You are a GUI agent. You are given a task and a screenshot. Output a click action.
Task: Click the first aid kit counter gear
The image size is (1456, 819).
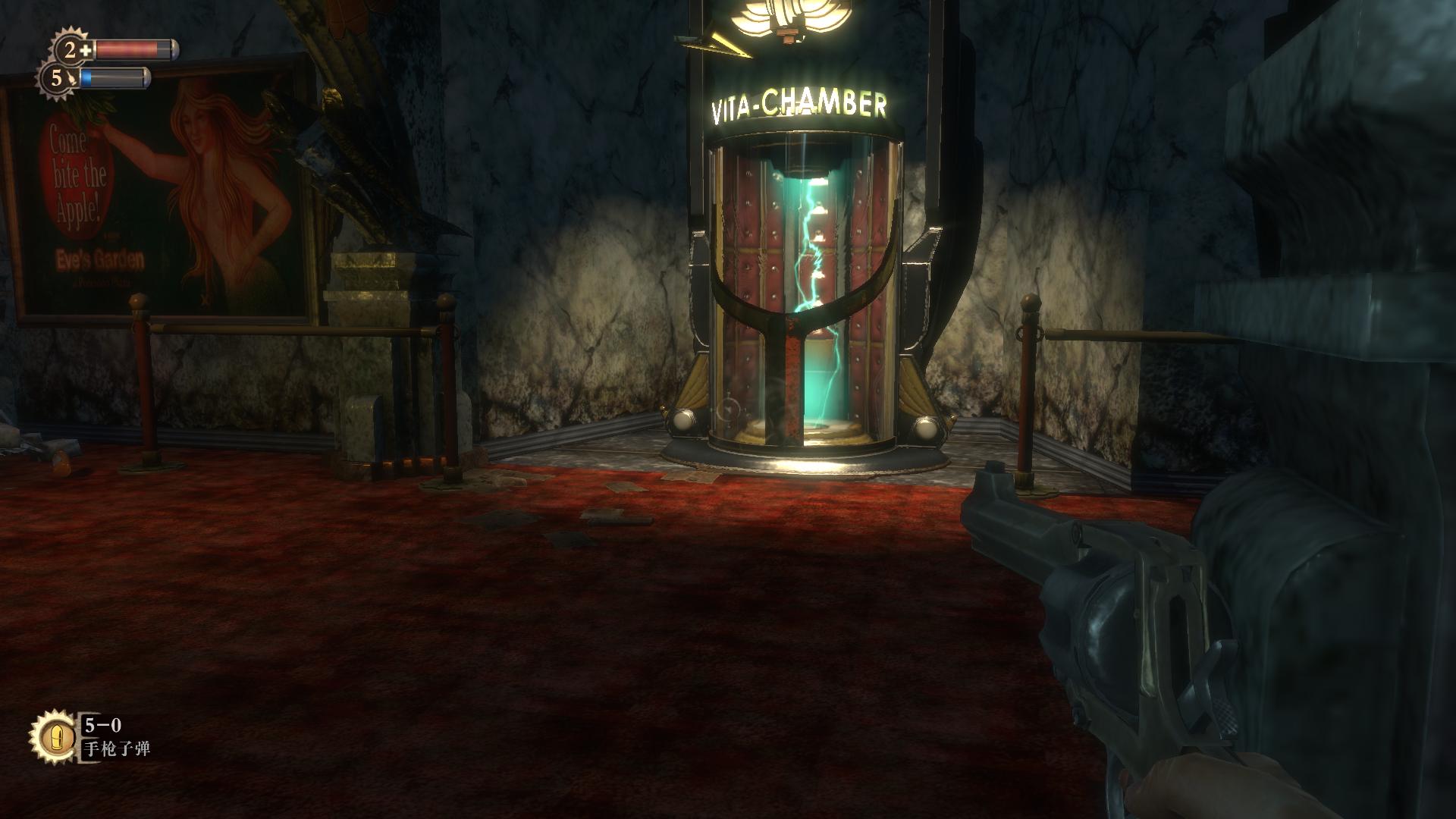(74, 50)
